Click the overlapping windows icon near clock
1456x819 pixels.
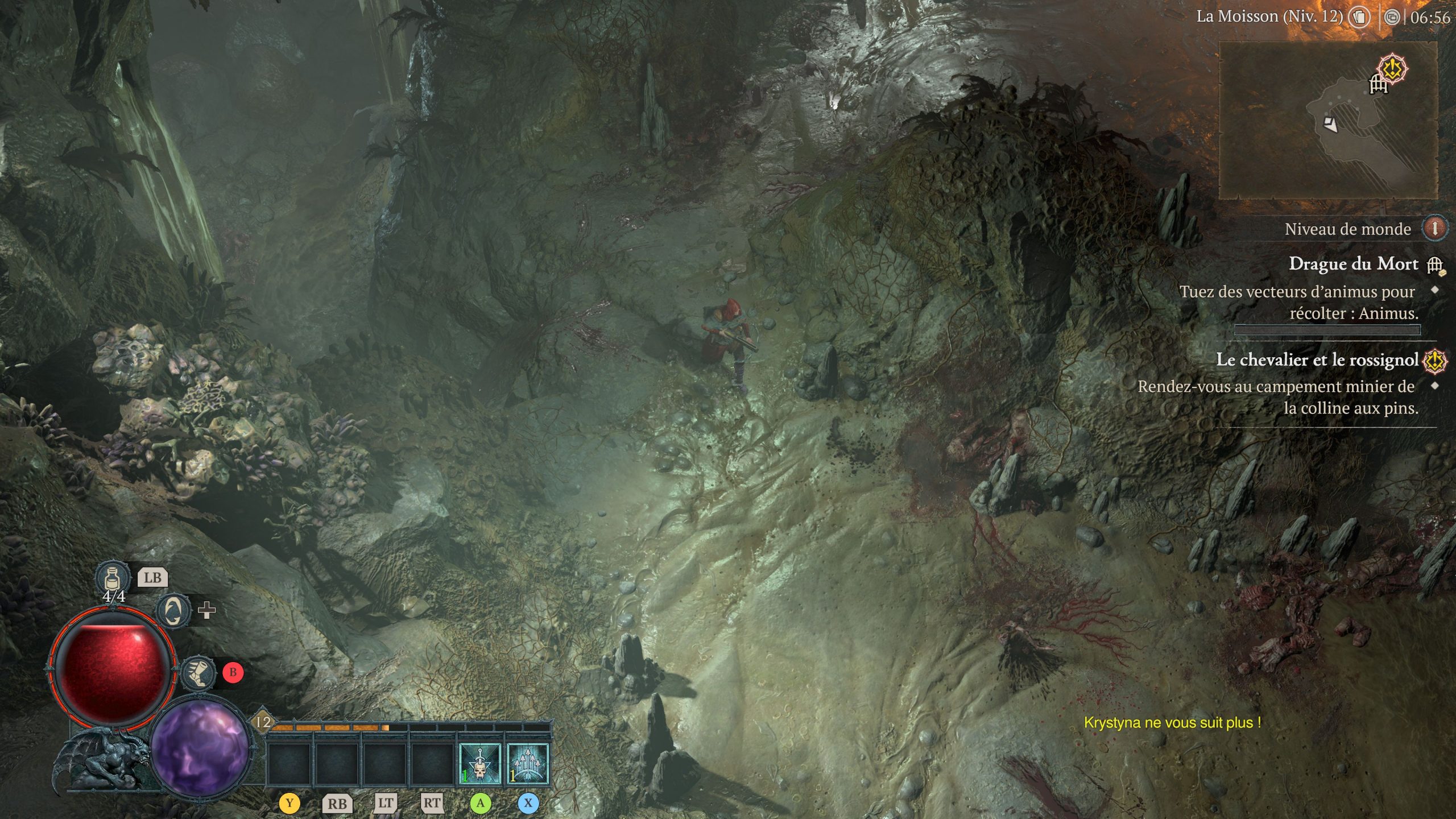click(x=1392, y=18)
